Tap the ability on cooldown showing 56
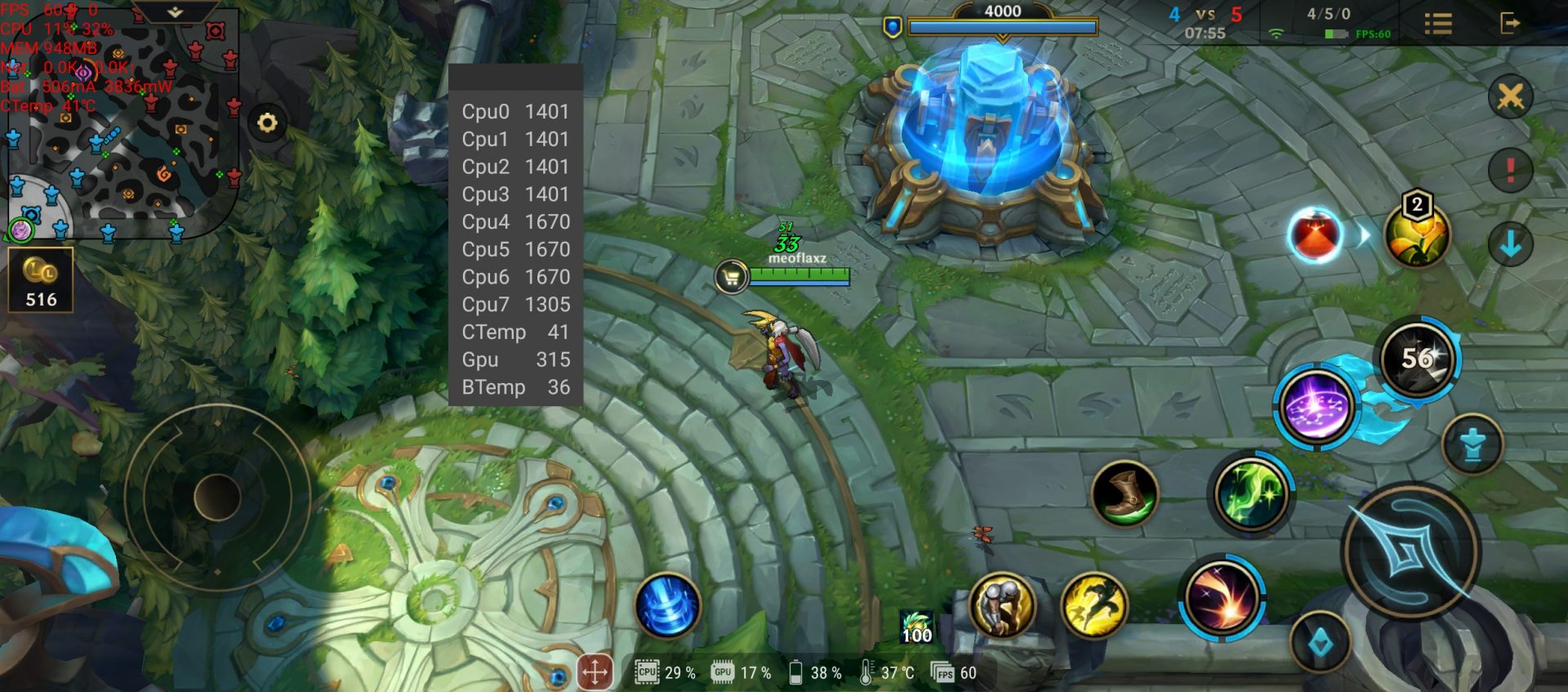1568x692 pixels. click(1418, 359)
